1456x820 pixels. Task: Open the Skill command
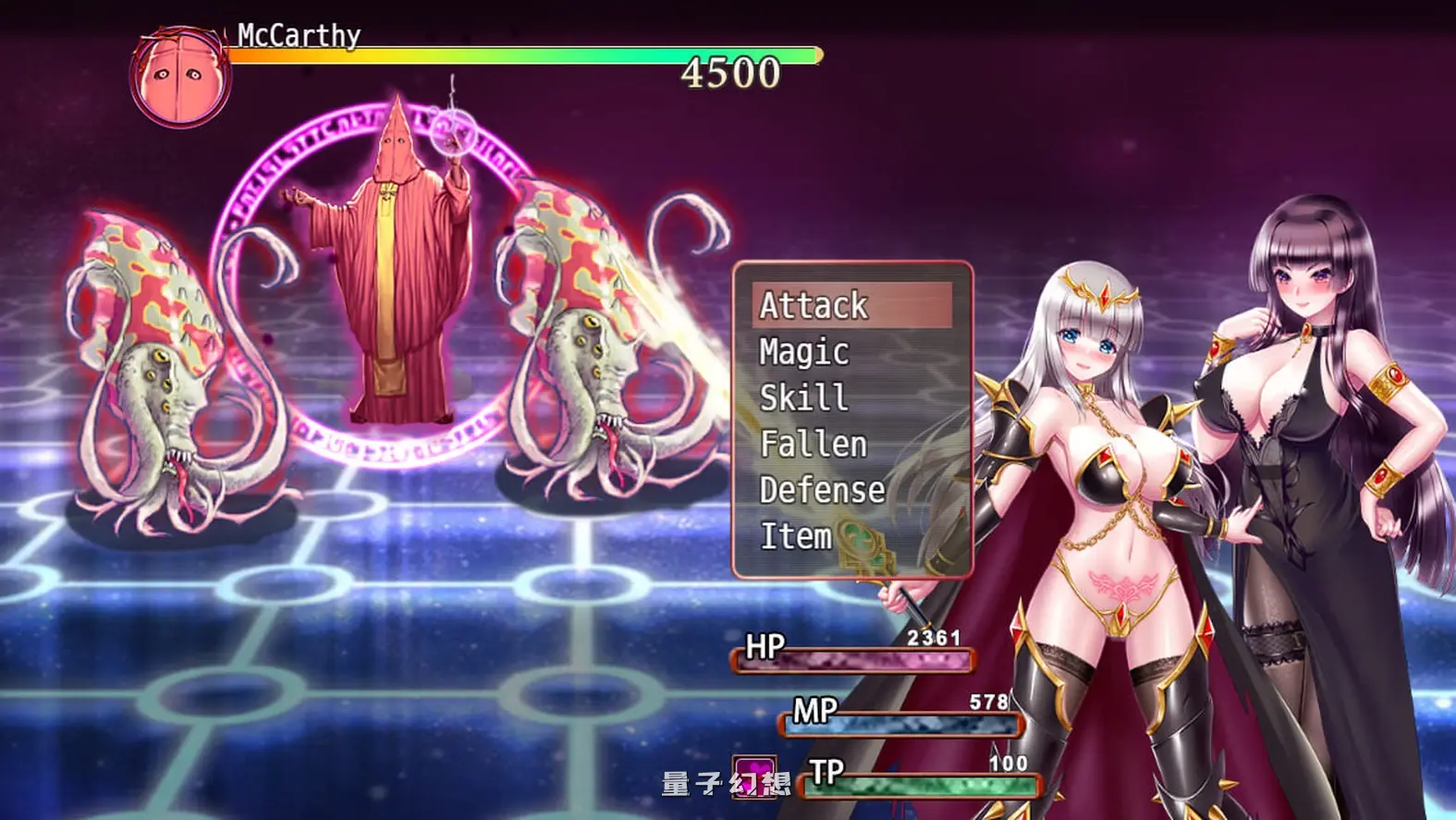pos(801,398)
